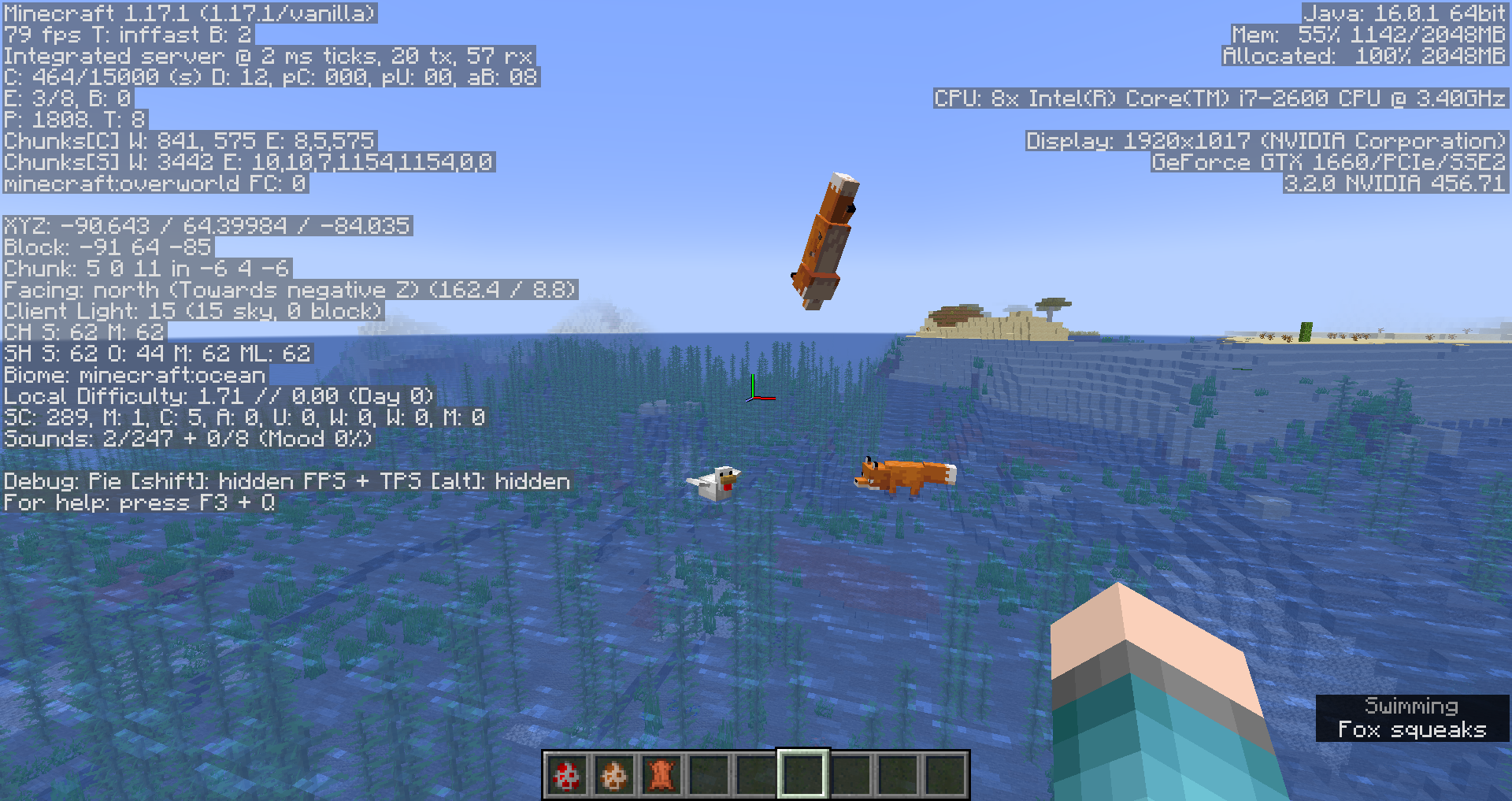
Task: Click the highlighted selected empty hotbar slot
Action: [802, 775]
